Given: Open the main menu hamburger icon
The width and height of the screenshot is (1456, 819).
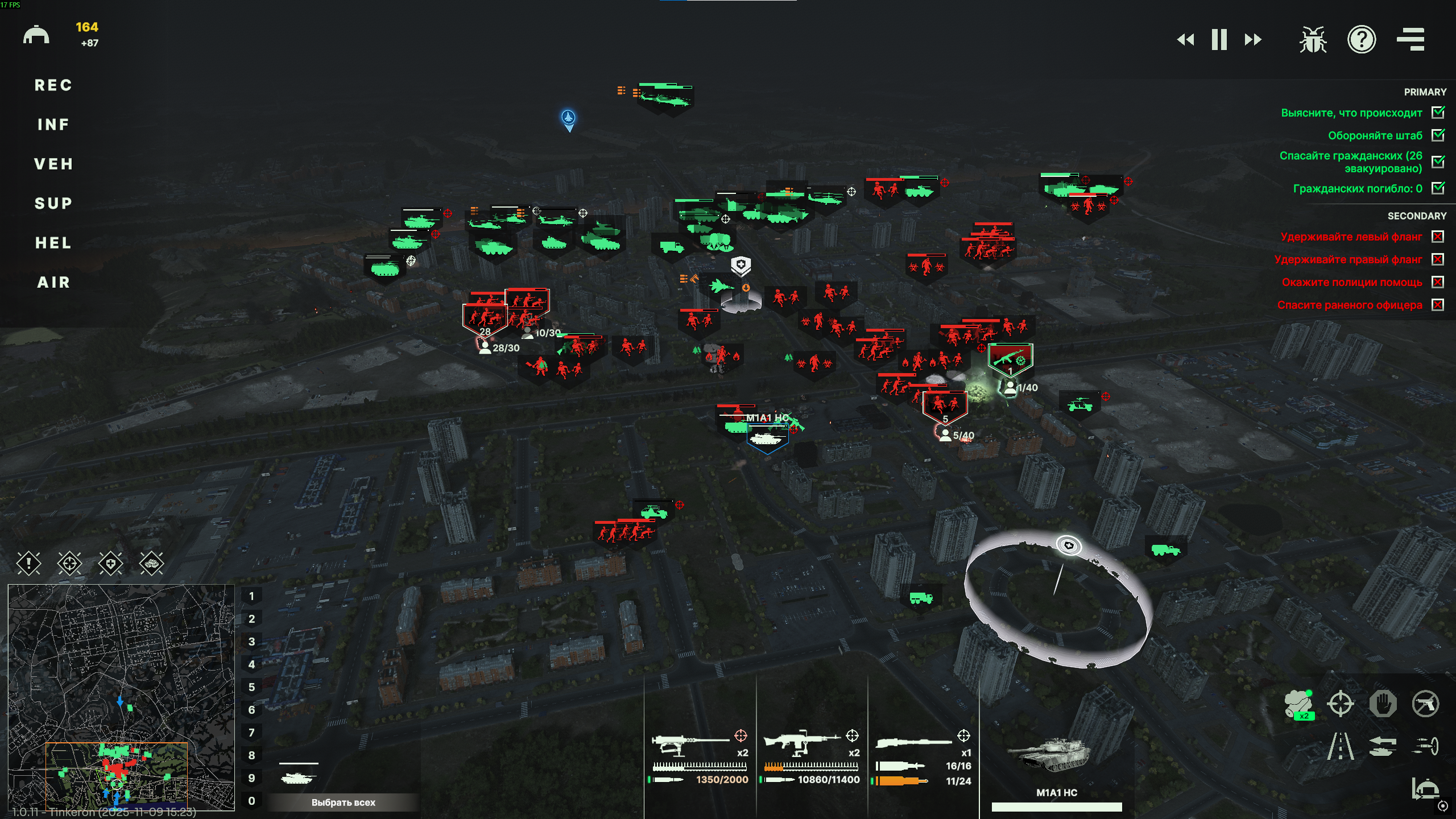Looking at the screenshot, I should [x=1410, y=40].
